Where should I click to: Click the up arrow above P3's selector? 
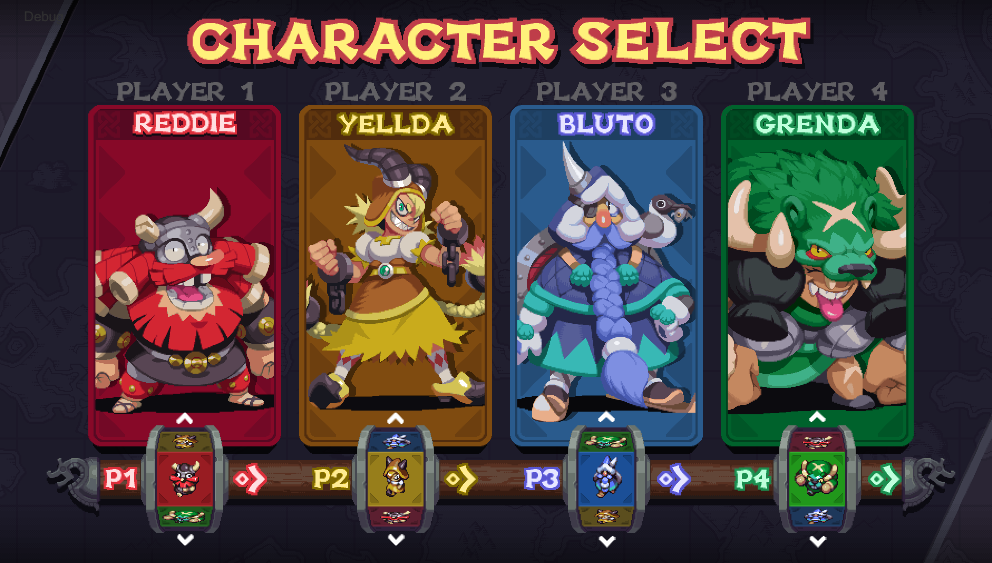click(x=607, y=418)
